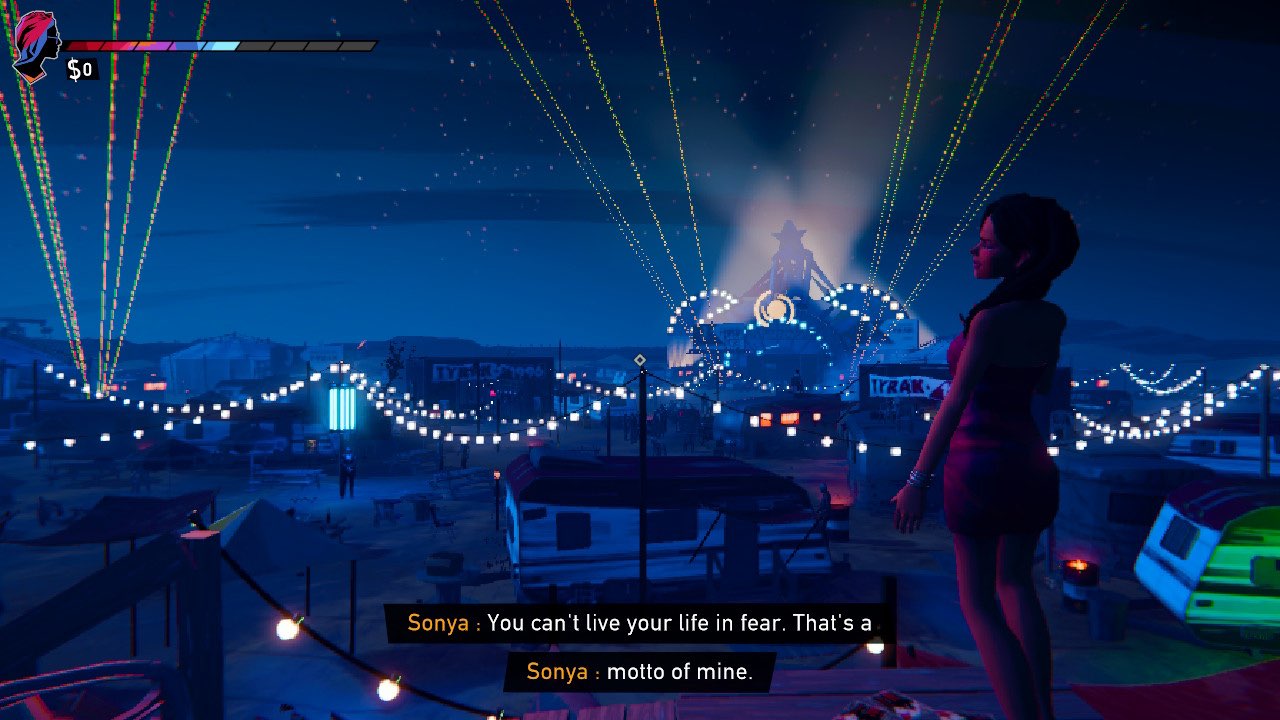Expand the first Sonya subtitle box
1280x720 pixels.
tap(638, 622)
